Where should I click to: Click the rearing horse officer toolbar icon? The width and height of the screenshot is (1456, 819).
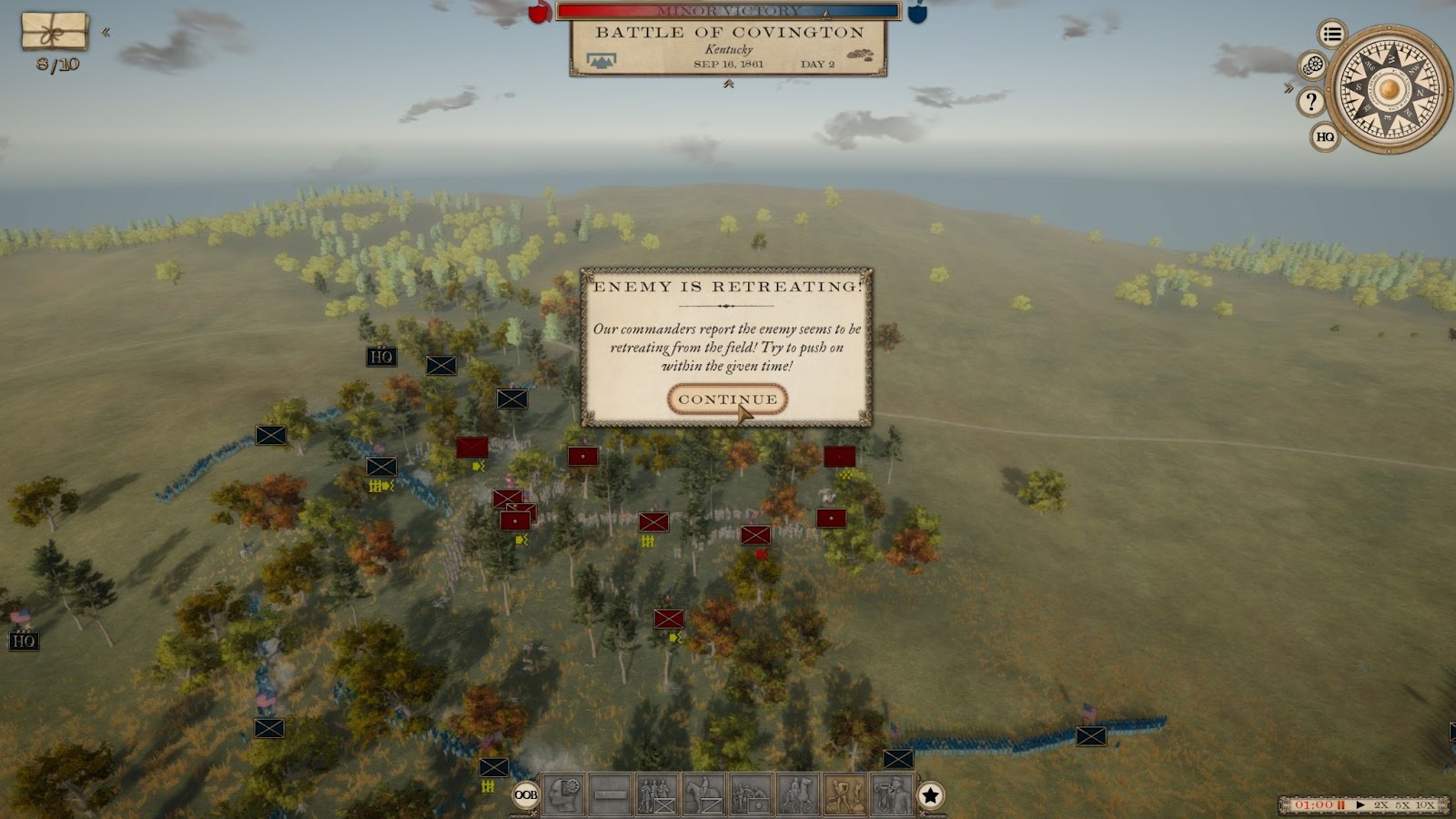pos(798,794)
